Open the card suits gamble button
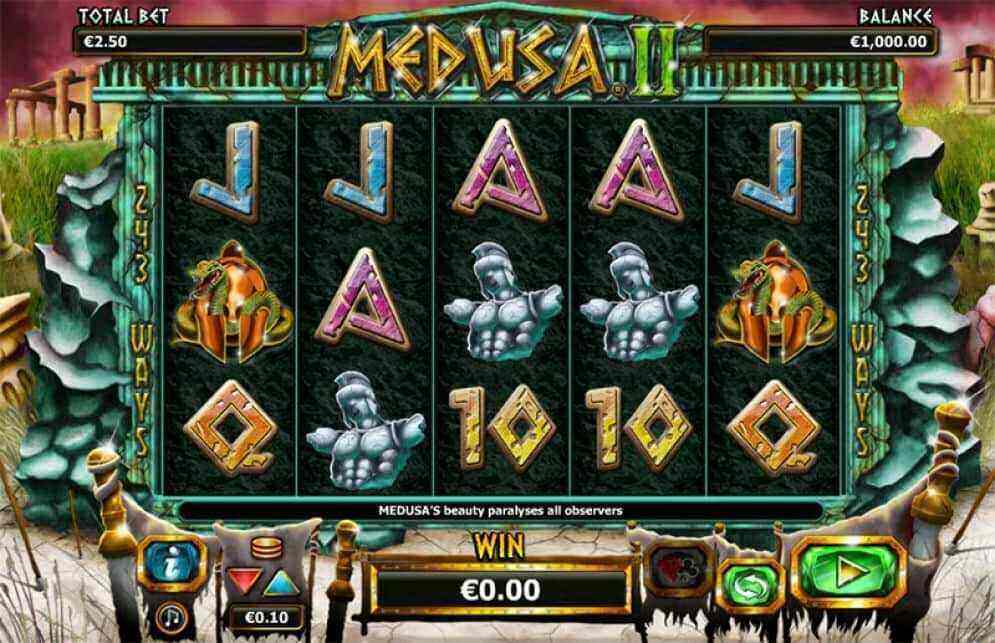 [679, 566]
